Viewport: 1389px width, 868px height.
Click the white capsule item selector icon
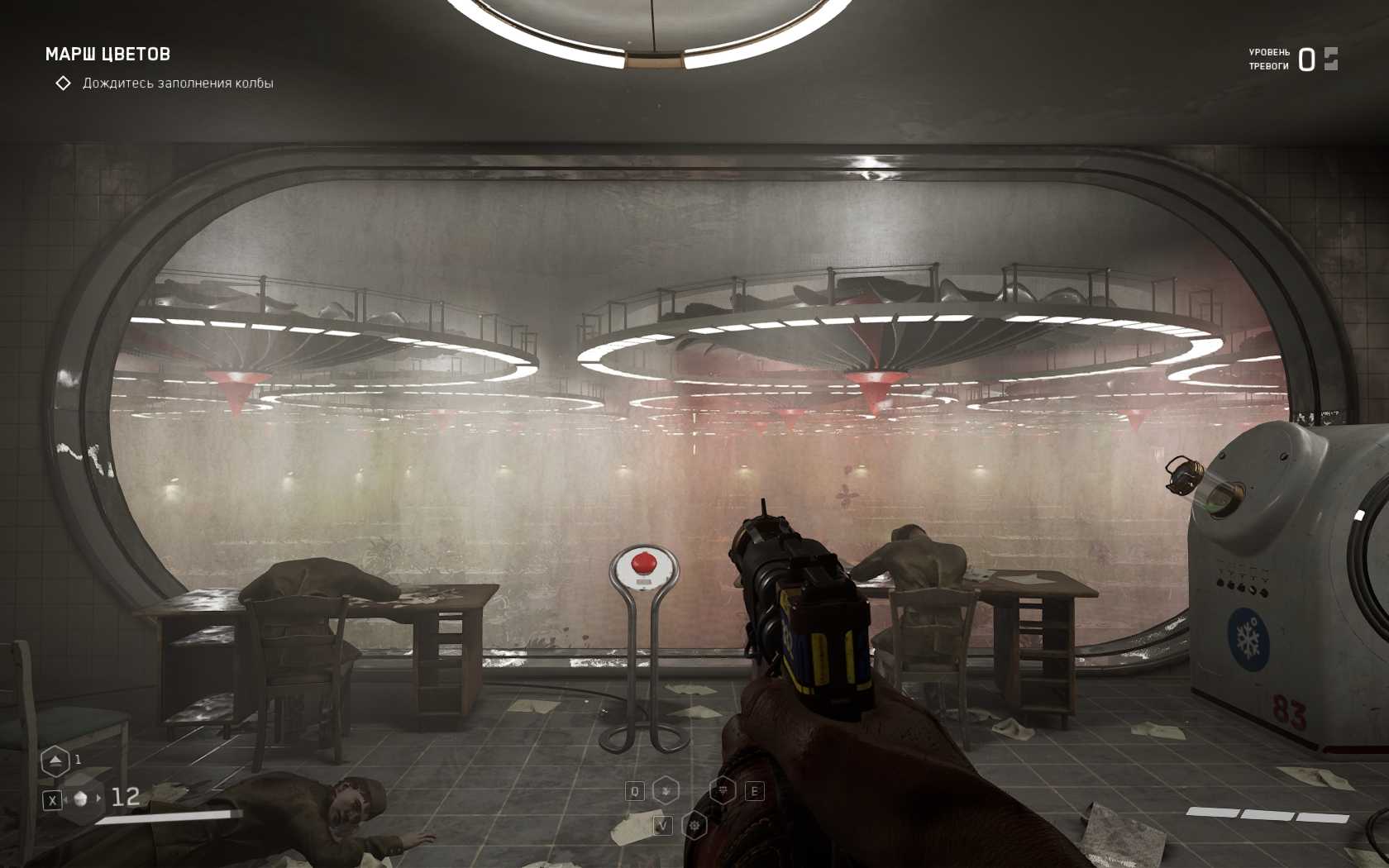tap(81, 799)
